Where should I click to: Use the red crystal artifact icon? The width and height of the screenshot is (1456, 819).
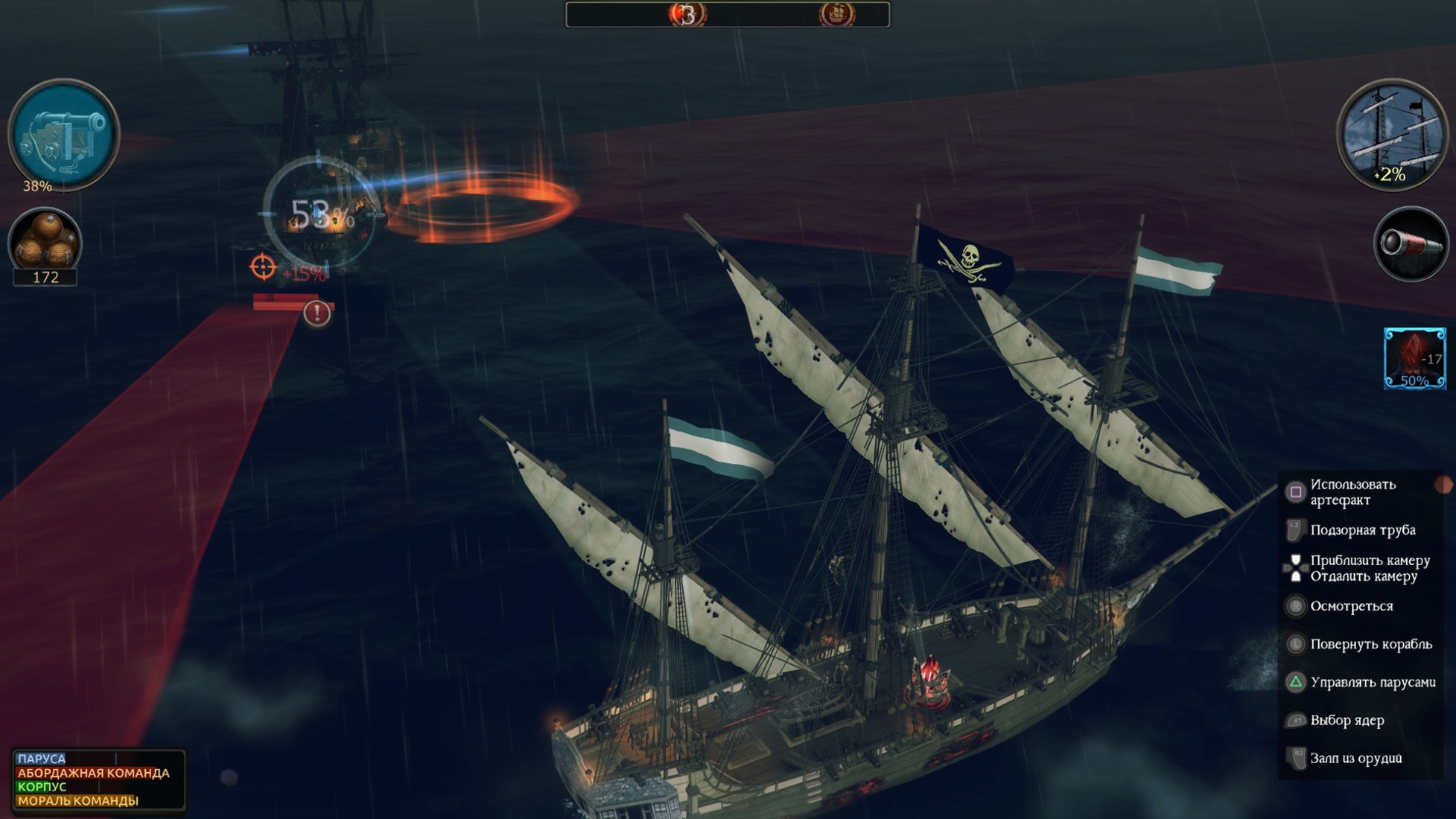click(1414, 358)
